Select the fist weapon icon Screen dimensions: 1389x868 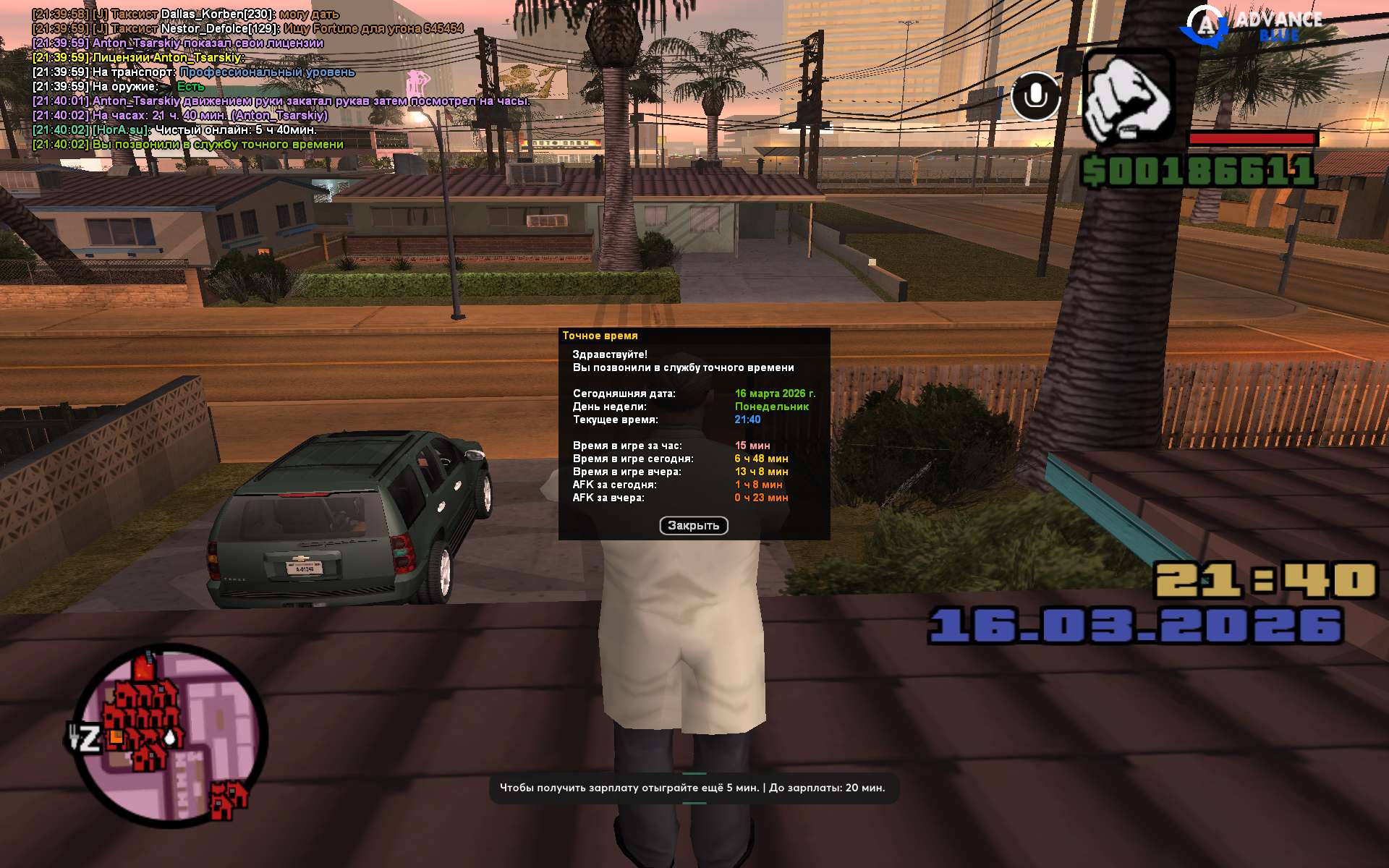pos(1128,98)
